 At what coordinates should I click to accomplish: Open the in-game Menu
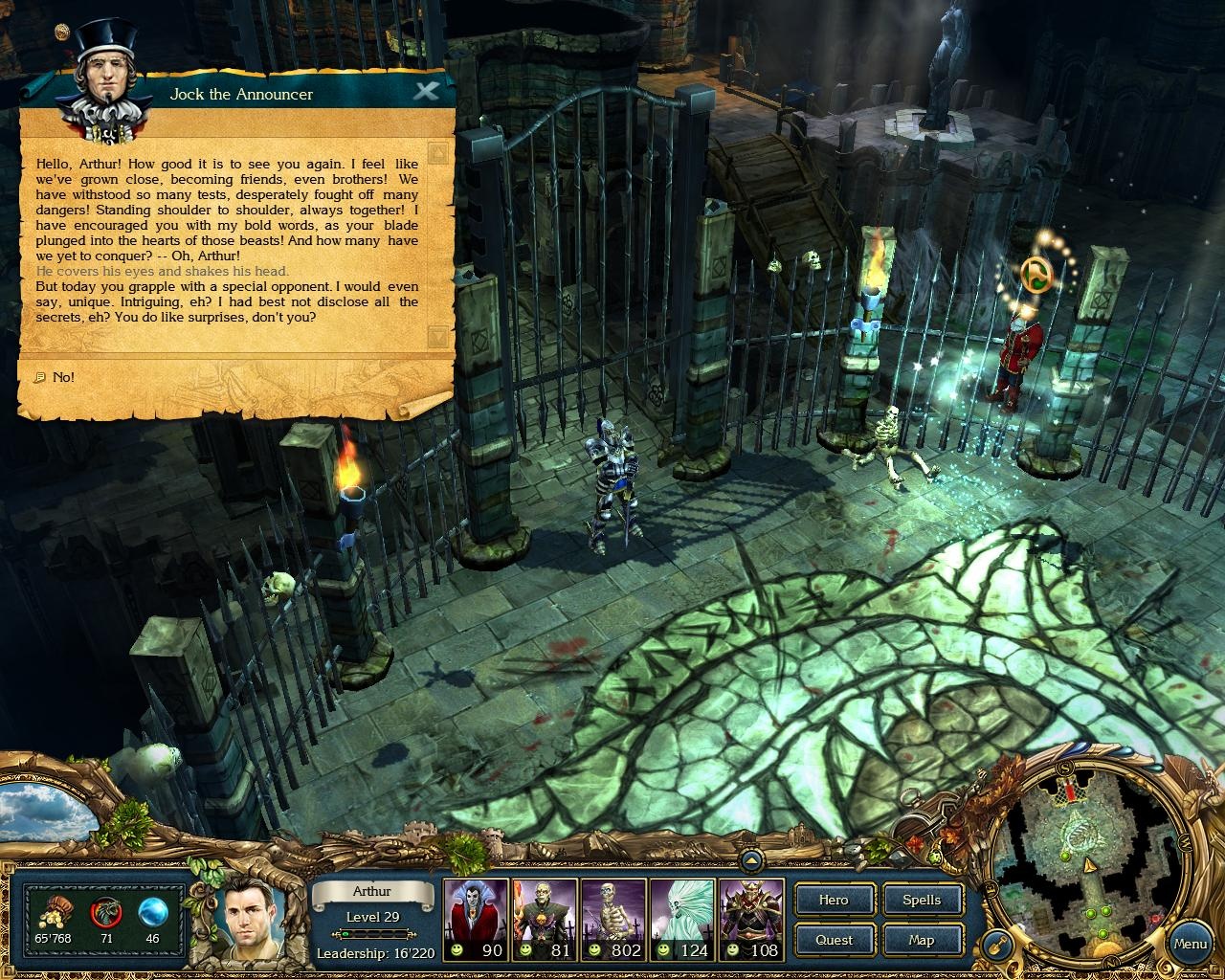click(x=1192, y=944)
